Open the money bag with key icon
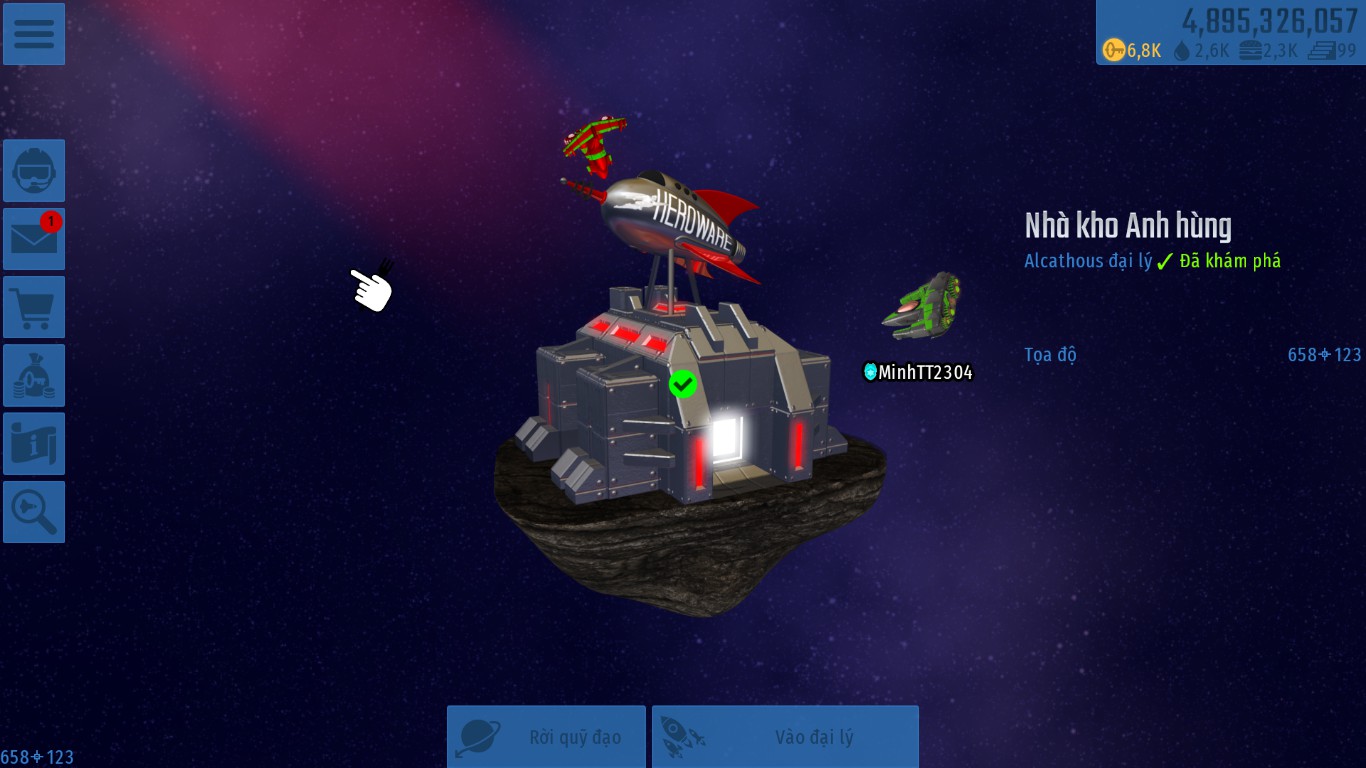Image resolution: width=1366 pixels, height=768 pixels. coord(34,376)
